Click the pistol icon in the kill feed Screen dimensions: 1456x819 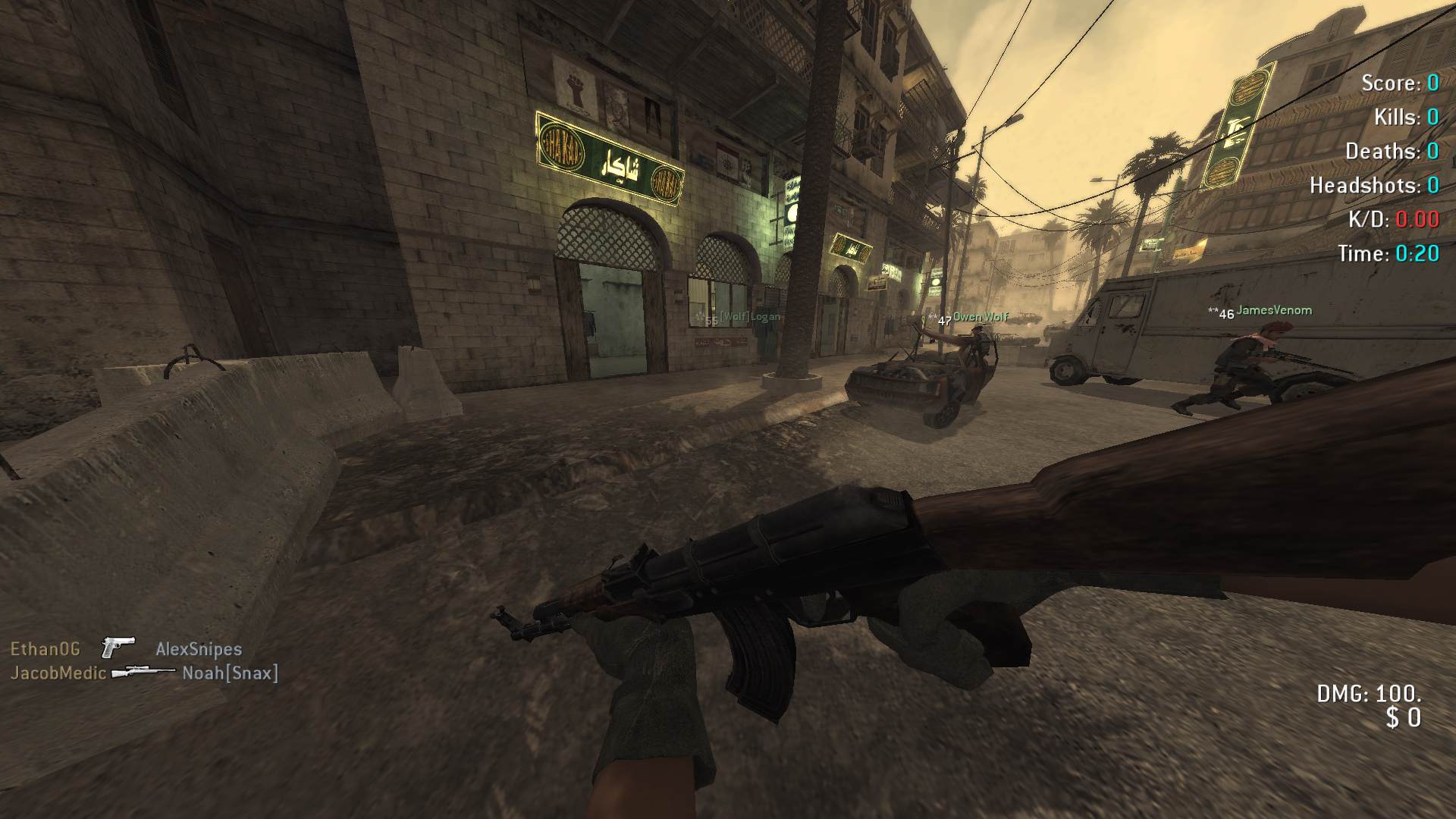[x=118, y=648]
